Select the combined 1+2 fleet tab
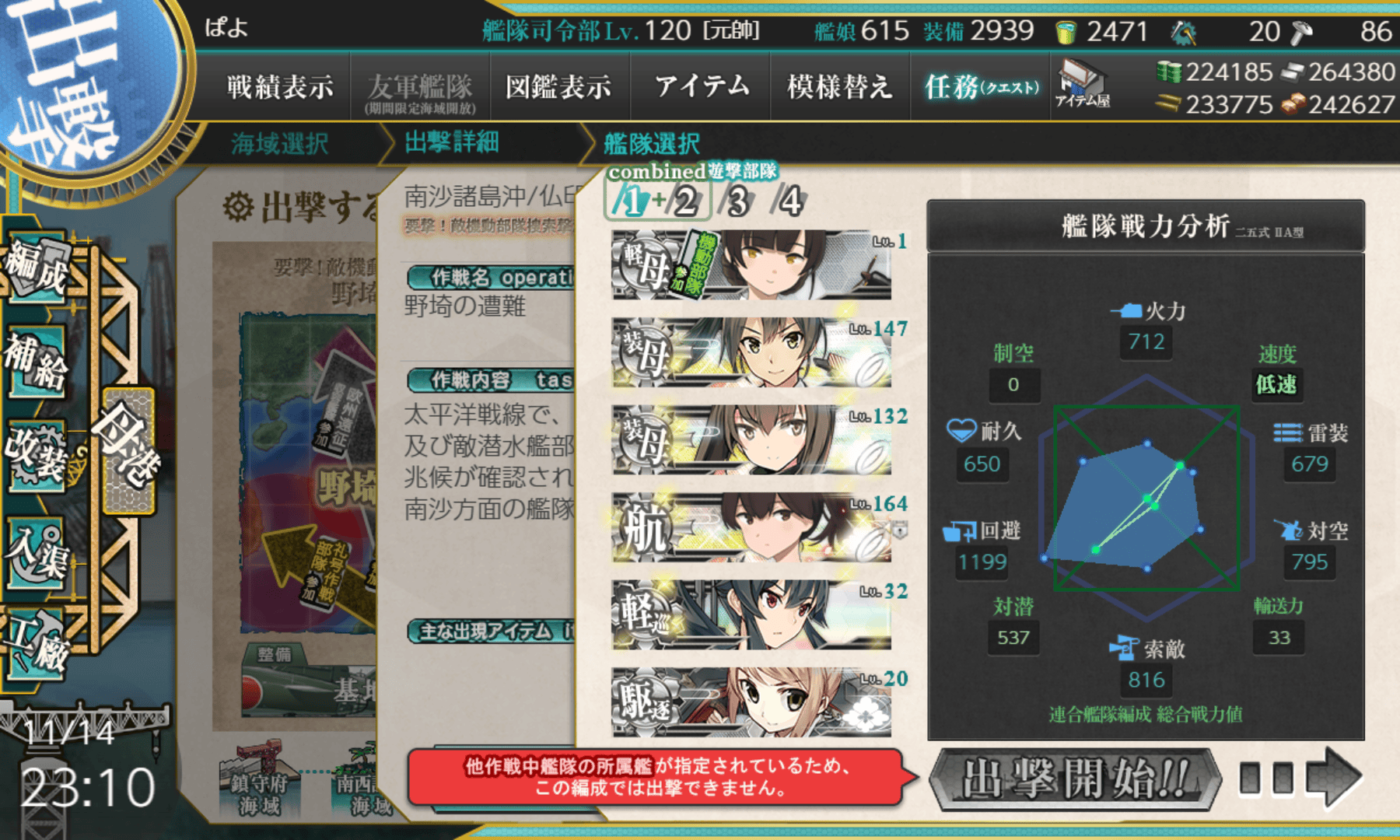 [657, 202]
